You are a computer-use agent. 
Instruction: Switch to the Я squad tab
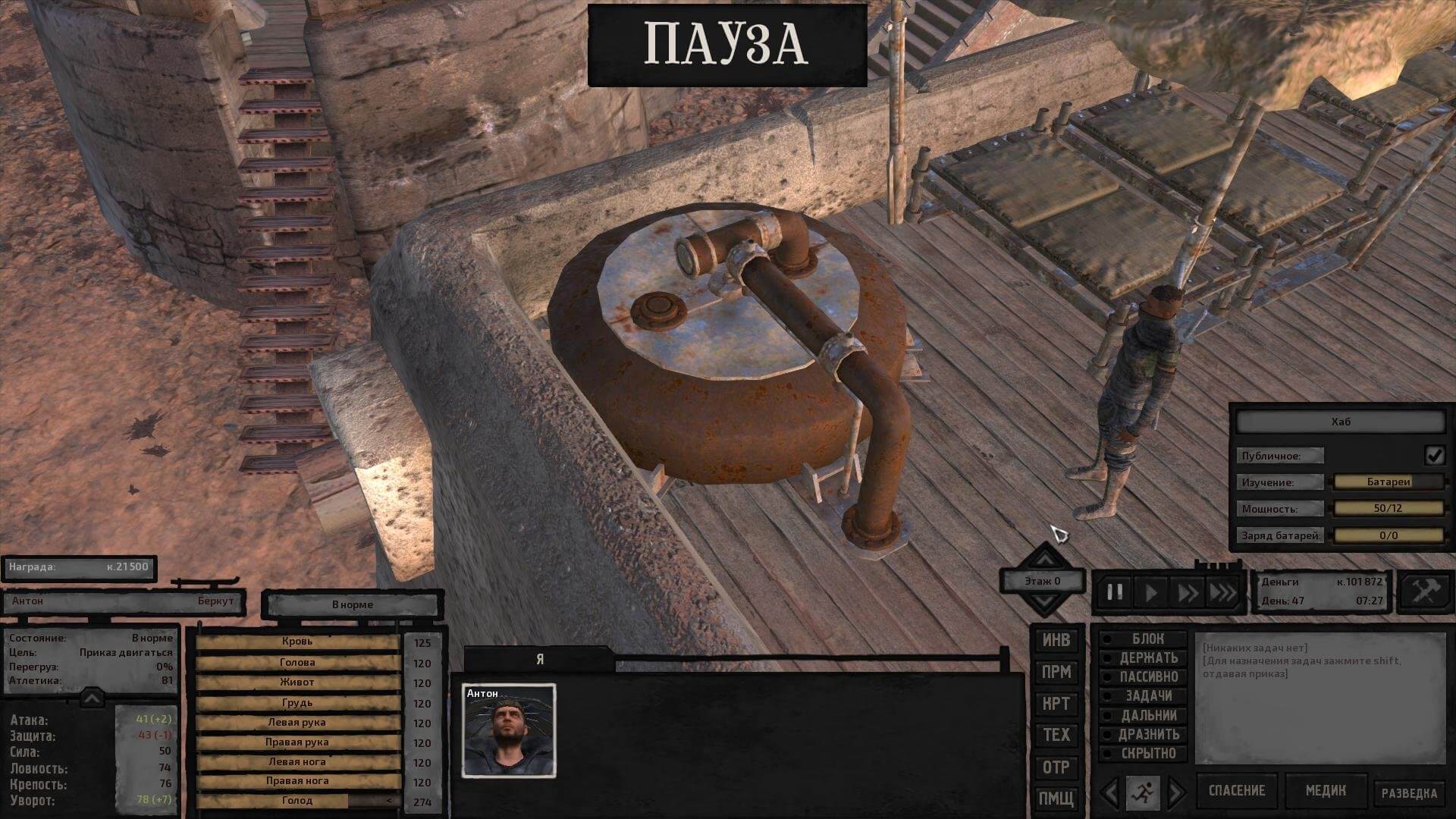click(539, 660)
